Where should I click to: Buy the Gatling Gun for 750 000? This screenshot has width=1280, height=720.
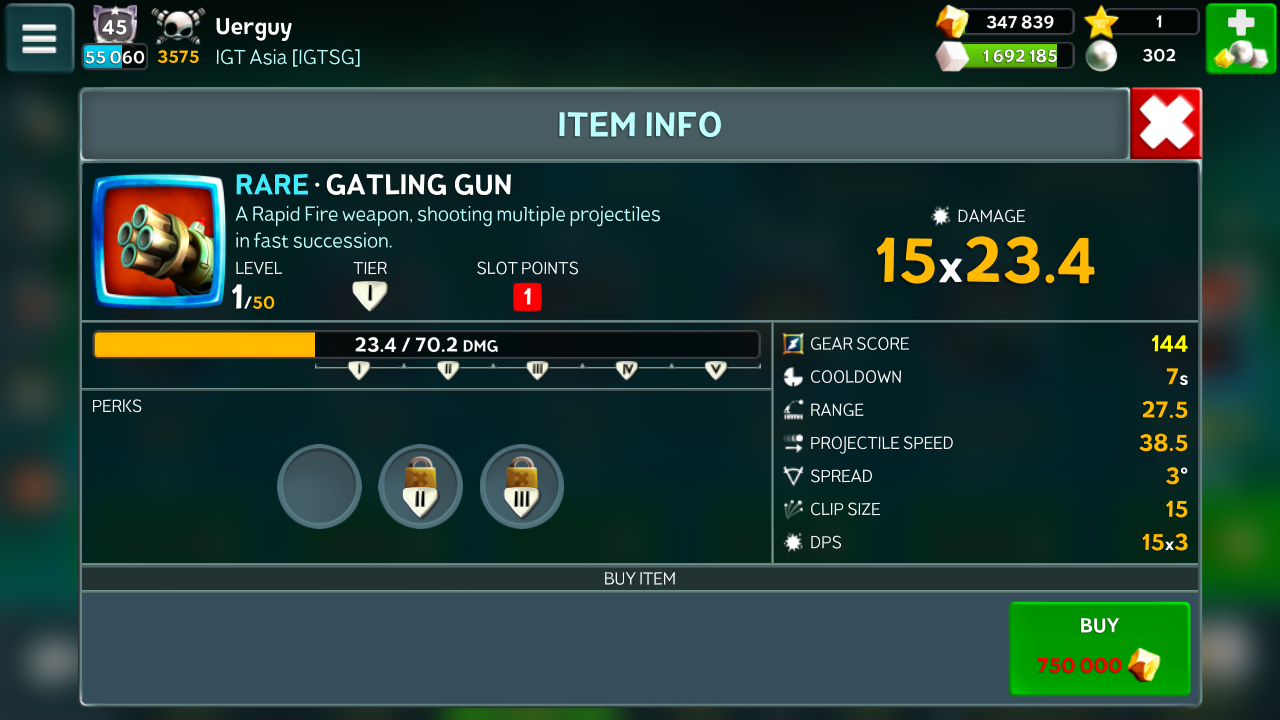pyautogui.click(x=1099, y=648)
